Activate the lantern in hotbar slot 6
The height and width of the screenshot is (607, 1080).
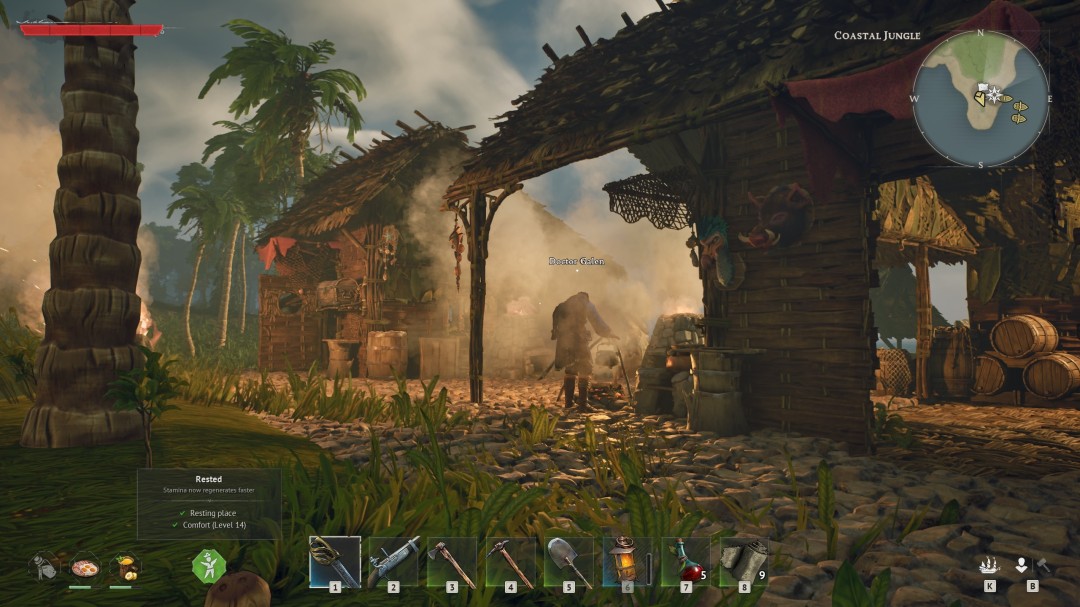(x=627, y=562)
